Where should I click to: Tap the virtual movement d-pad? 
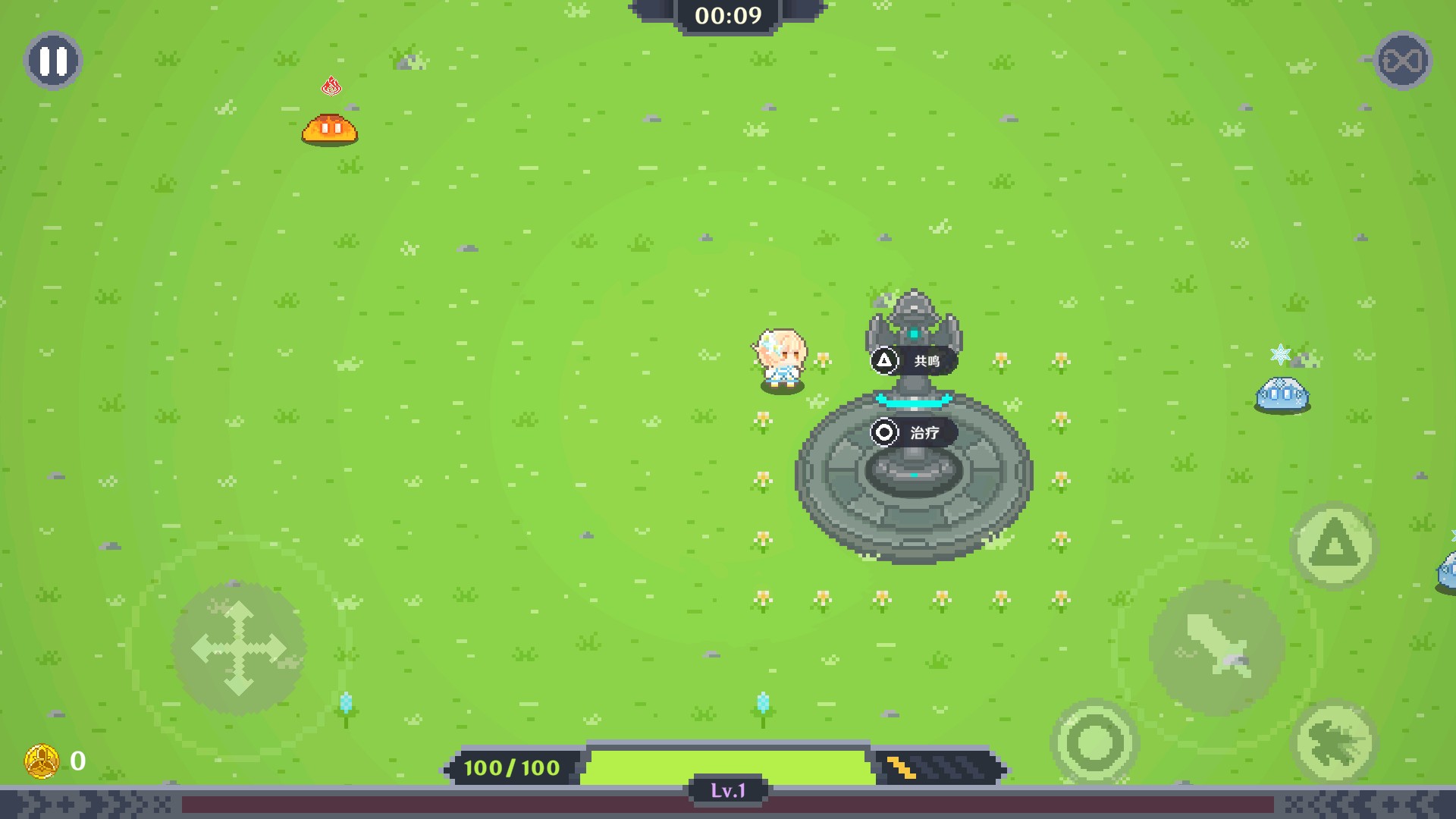click(x=239, y=648)
